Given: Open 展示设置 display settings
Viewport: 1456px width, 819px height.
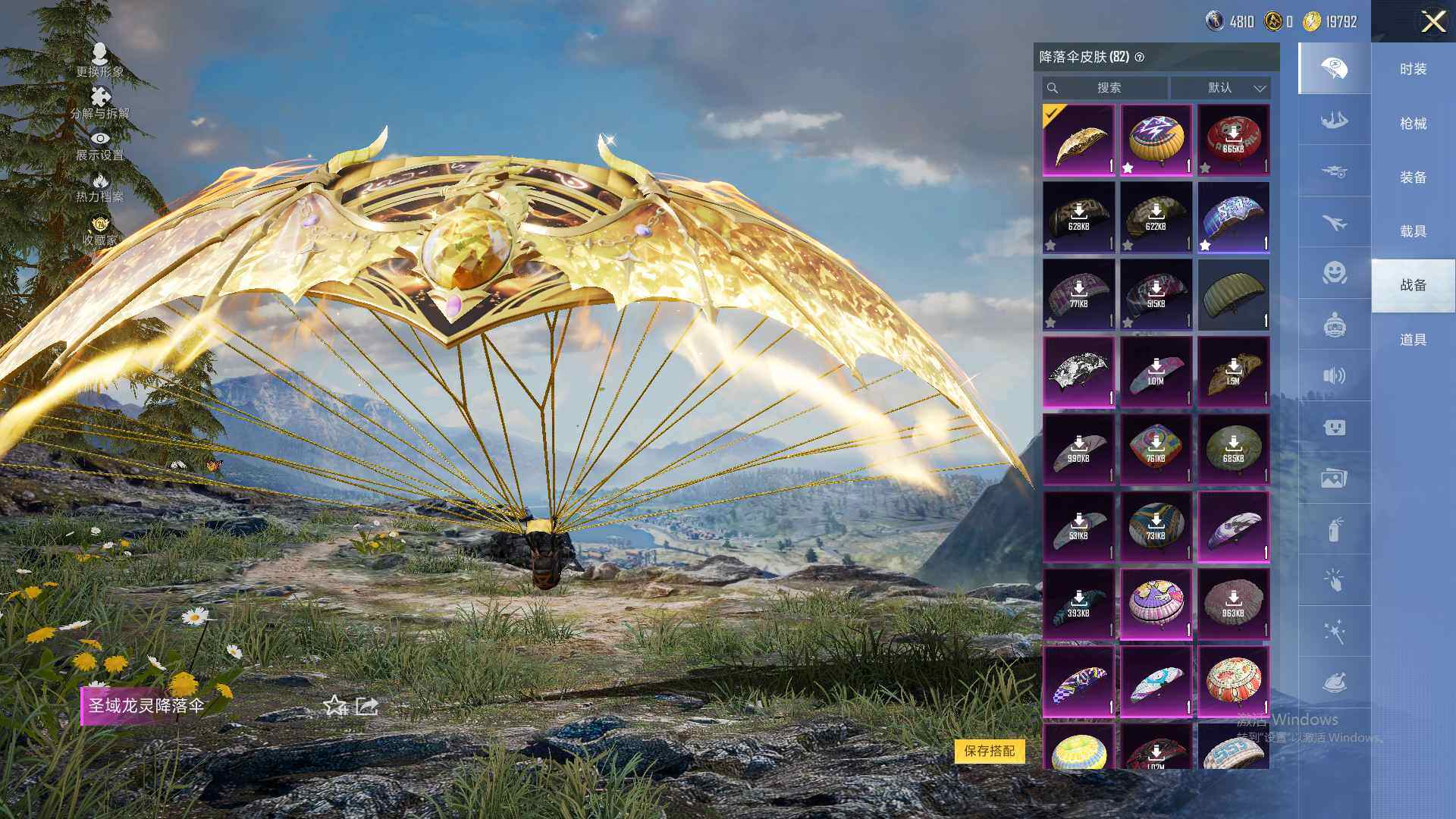Looking at the screenshot, I should pyautogui.click(x=99, y=145).
